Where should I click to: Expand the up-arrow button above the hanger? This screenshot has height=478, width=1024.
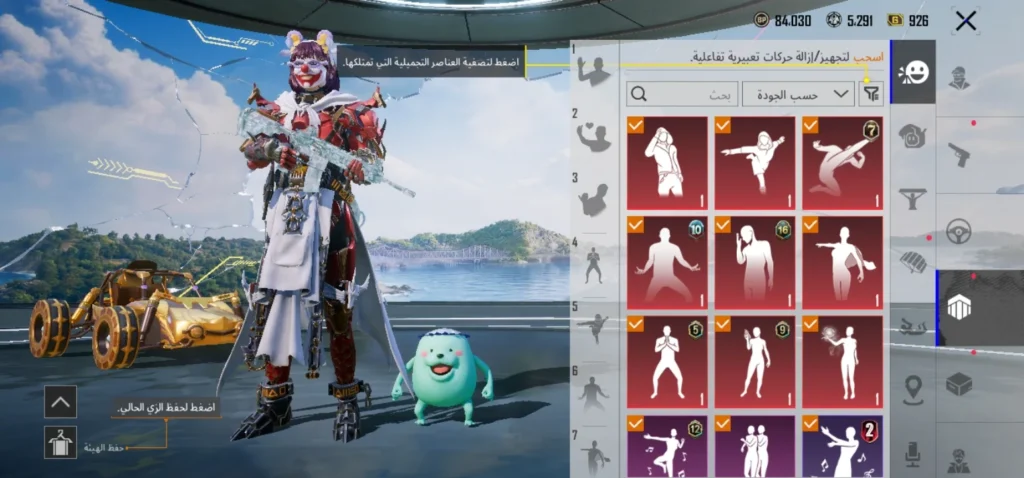click(x=60, y=402)
